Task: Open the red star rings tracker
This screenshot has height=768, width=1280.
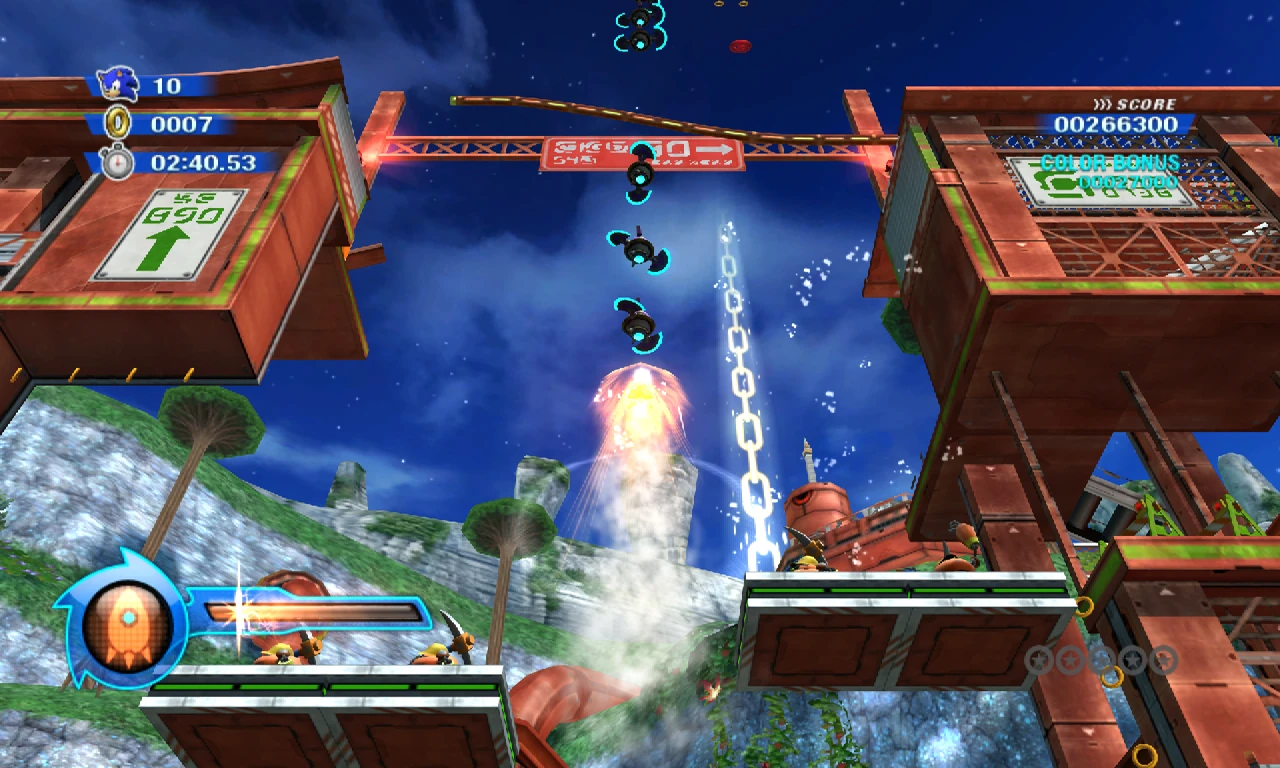Action: 1101,660
